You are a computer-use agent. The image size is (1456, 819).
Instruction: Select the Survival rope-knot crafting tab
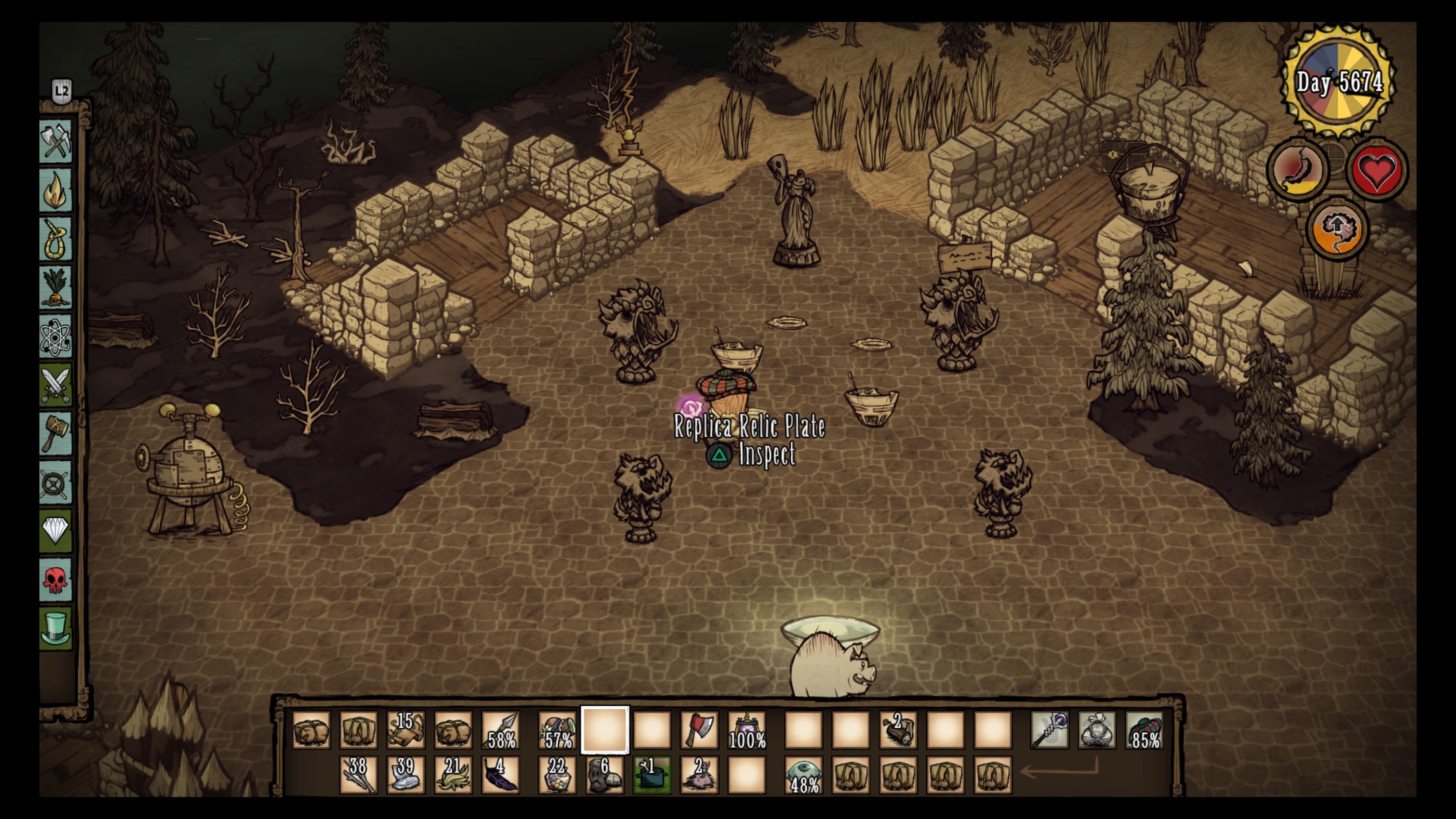click(x=55, y=238)
